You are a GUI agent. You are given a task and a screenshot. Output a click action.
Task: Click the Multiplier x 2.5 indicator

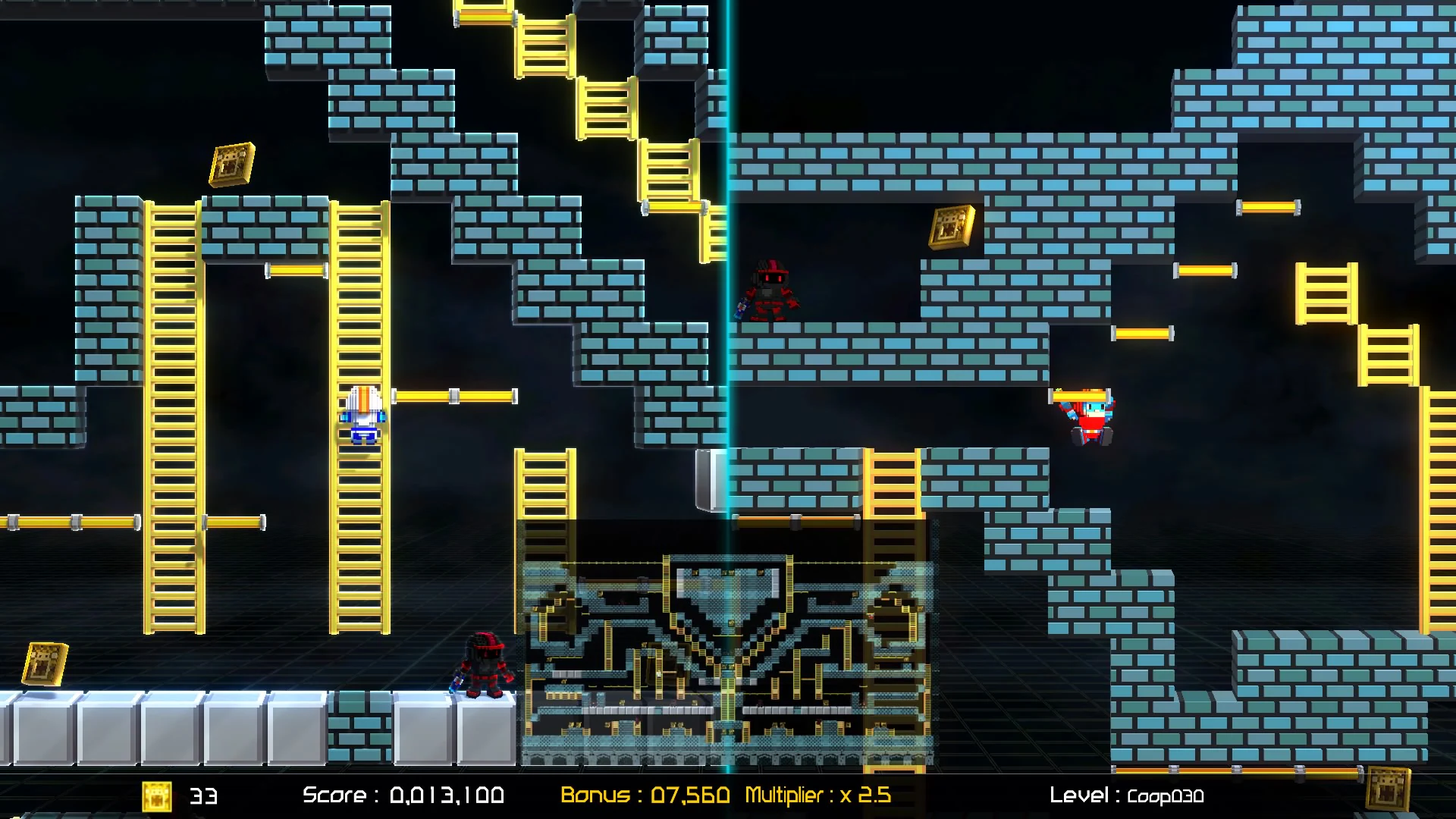pyautogui.click(x=819, y=796)
